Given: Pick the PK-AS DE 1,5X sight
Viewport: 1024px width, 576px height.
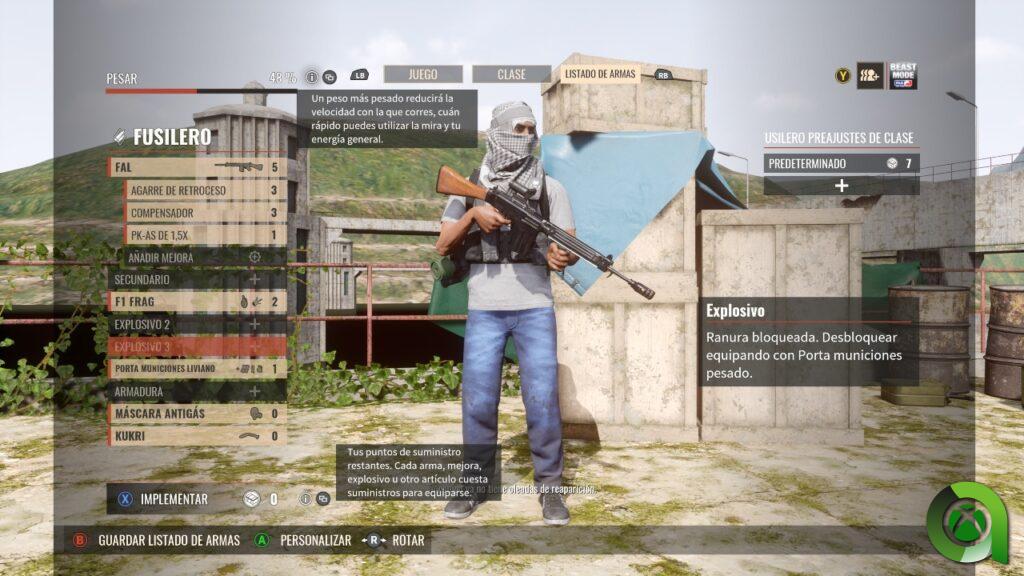Looking at the screenshot, I should coord(205,235).
